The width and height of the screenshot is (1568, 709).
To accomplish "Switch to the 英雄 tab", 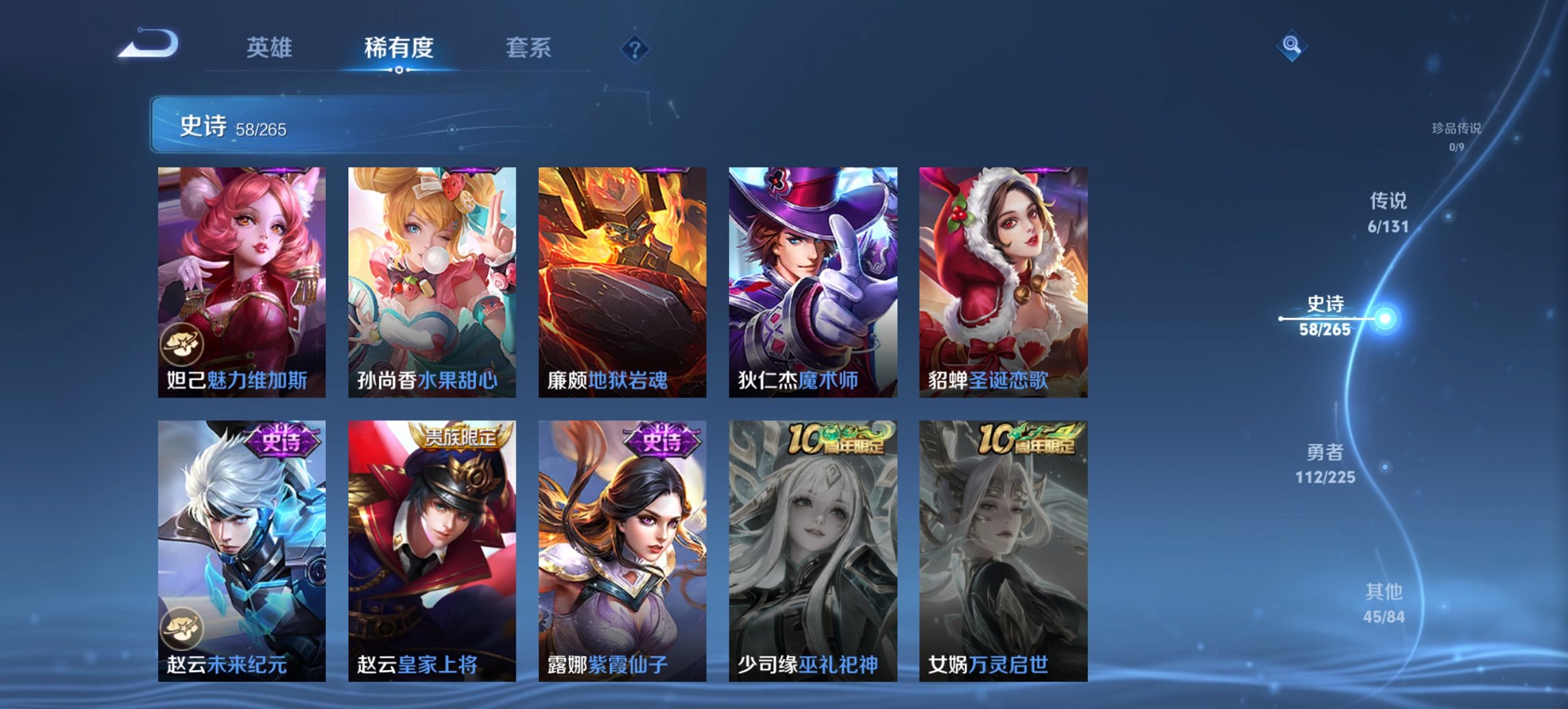I will tap(271, 49).
